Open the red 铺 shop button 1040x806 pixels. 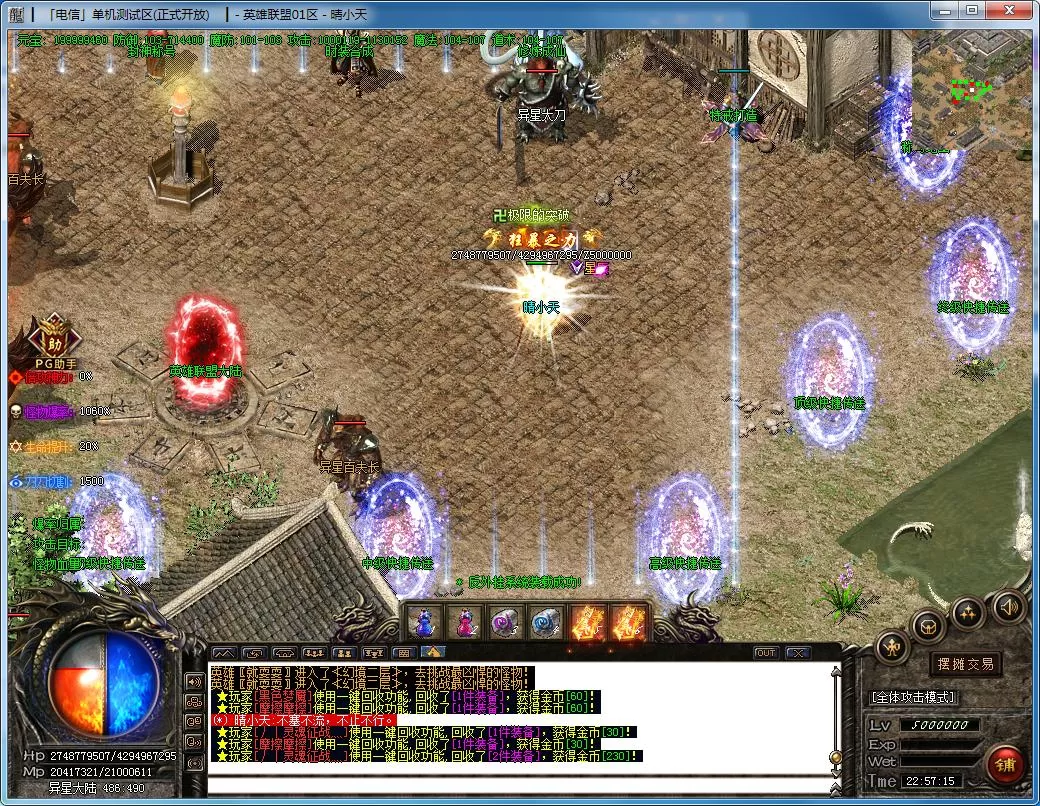(1004, 765)
